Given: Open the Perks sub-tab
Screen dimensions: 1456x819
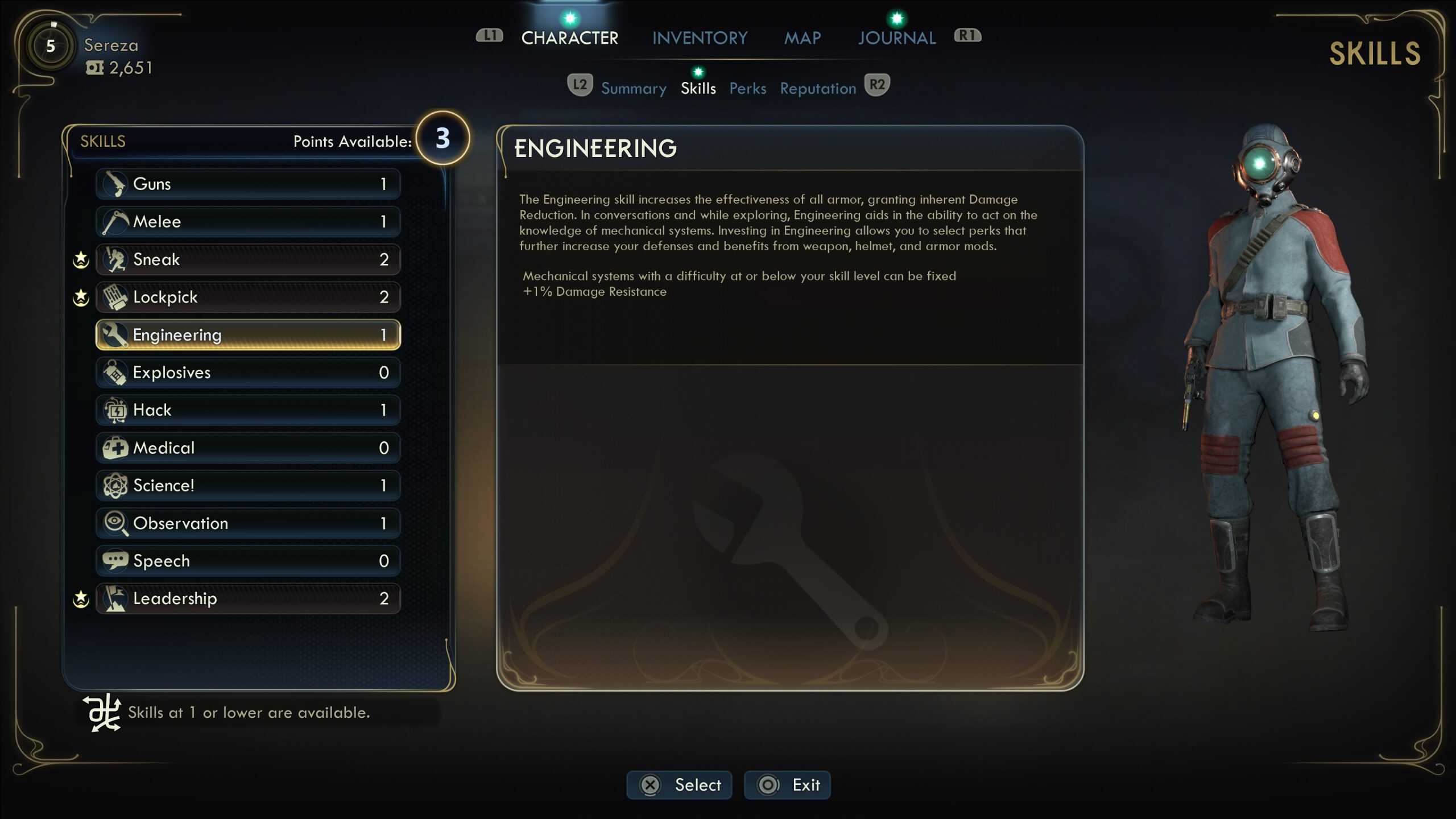Looking at the screenshot, I should [747, 89].
